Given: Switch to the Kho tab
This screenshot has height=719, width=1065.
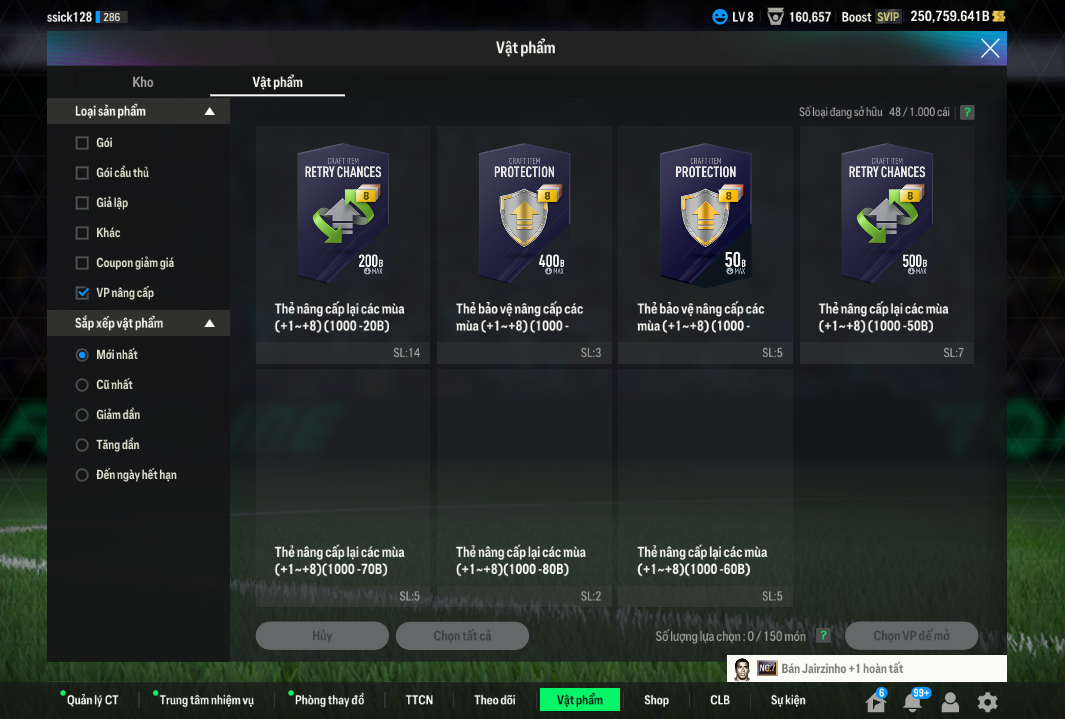Looking at the screenshot, I should click(143, 82).
